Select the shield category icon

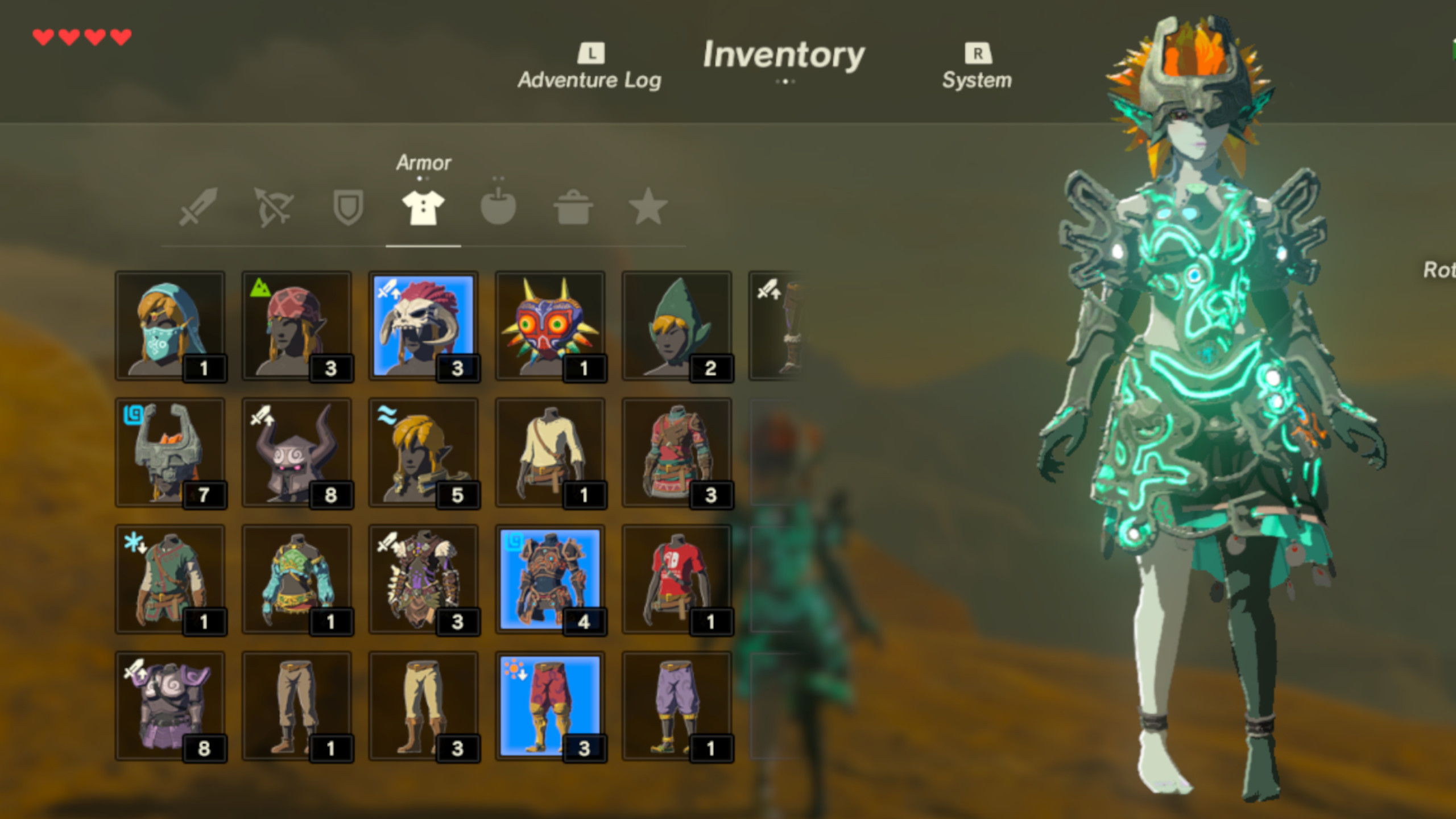(347, 208)
